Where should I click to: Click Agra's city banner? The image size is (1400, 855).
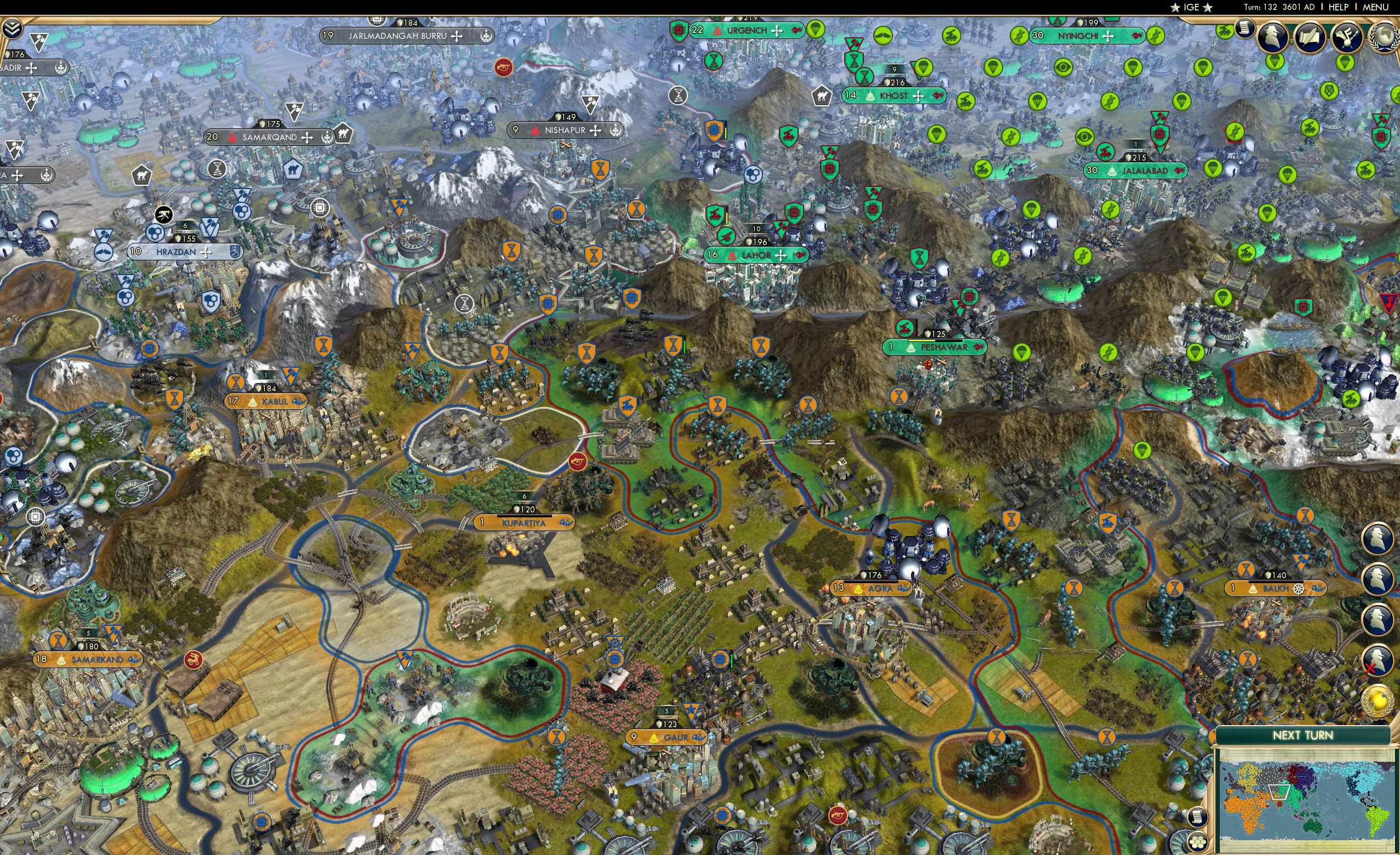pyautogui.click(x=872, y=589)
